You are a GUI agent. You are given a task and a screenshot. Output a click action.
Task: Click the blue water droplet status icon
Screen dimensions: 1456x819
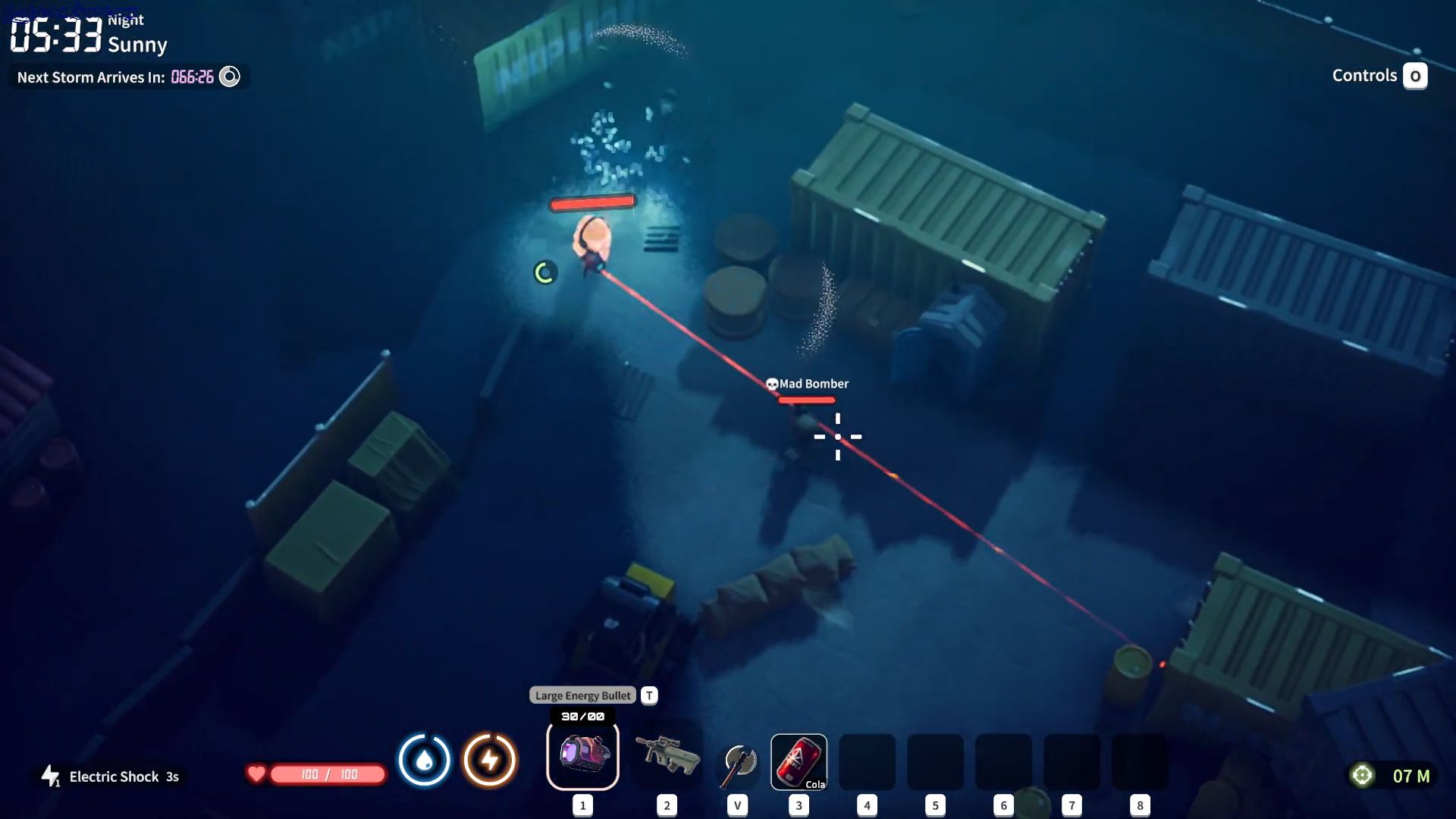point(425,761)
